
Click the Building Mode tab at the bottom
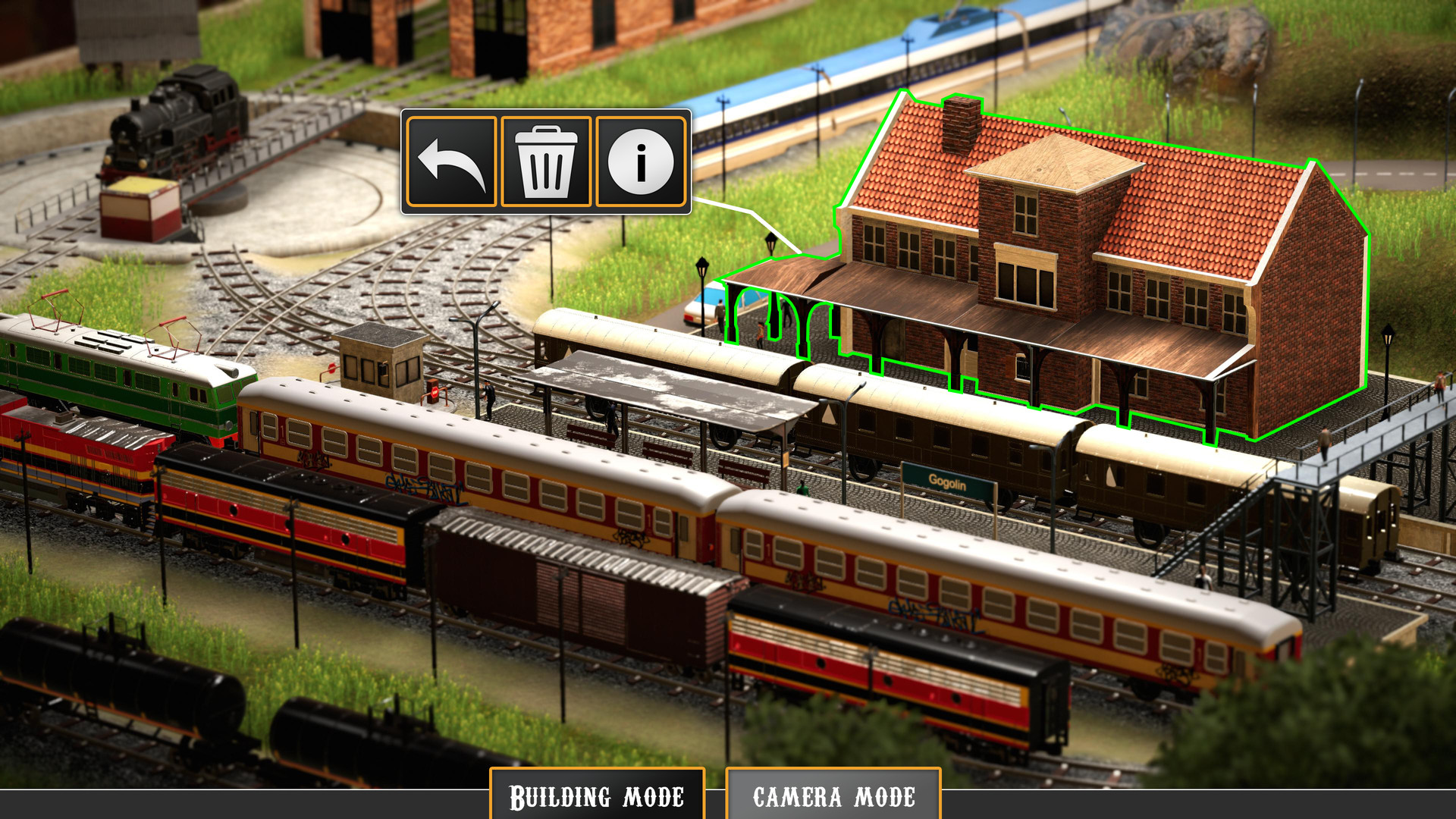click(x=598, y=796)
